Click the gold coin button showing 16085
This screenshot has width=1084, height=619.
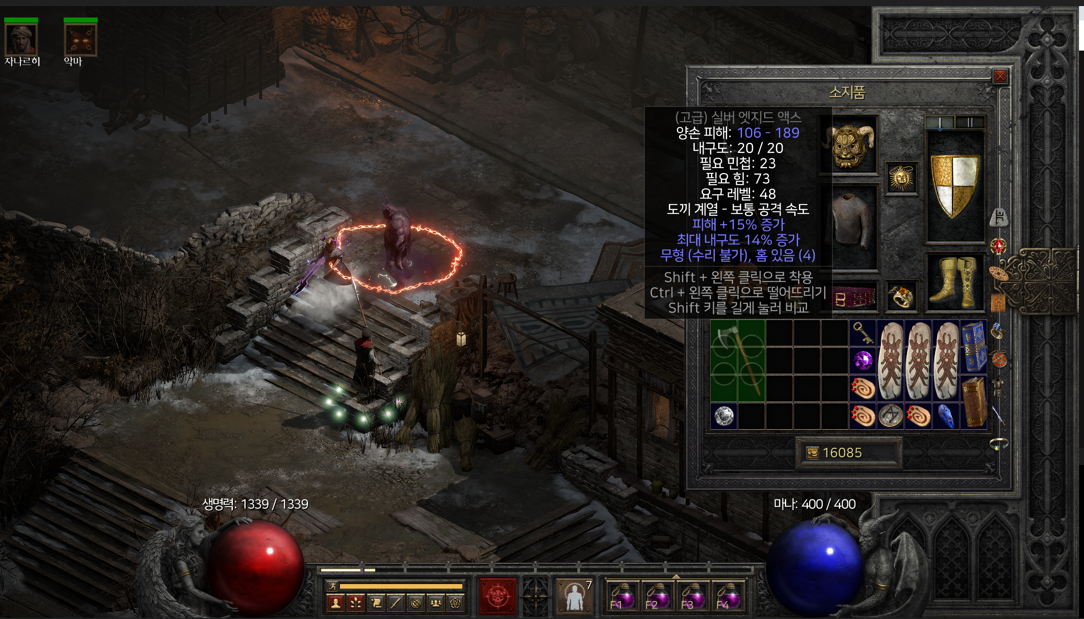pyautogui.click(x=848, y=453)
